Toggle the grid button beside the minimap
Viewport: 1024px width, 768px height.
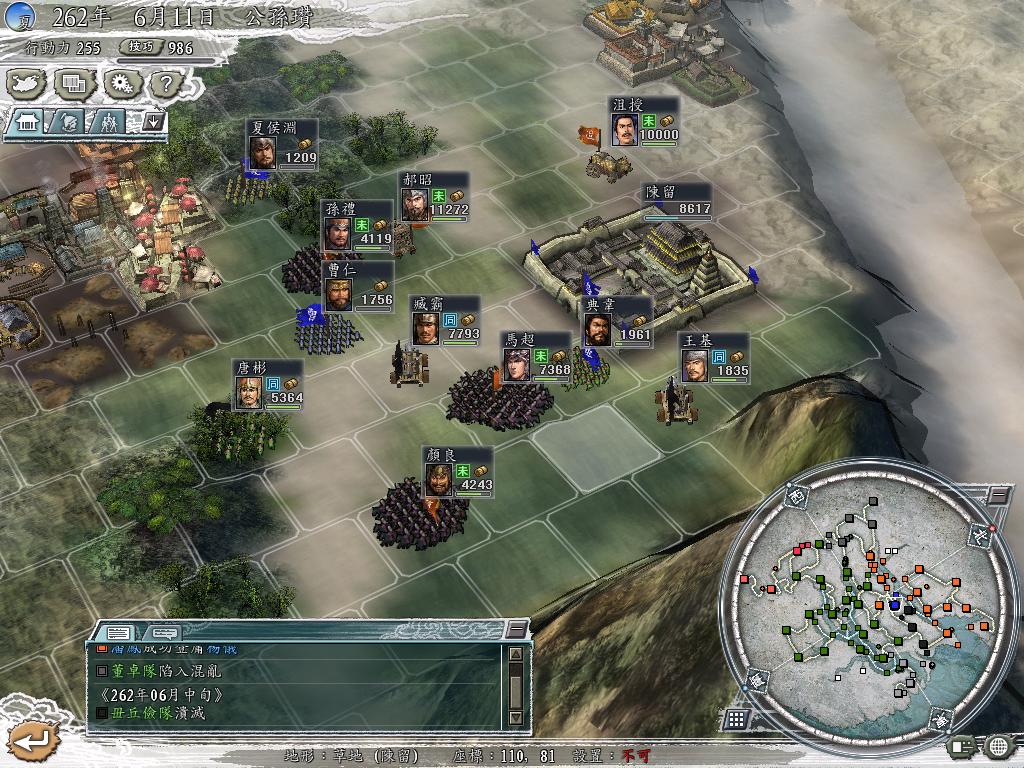point(736,719)
